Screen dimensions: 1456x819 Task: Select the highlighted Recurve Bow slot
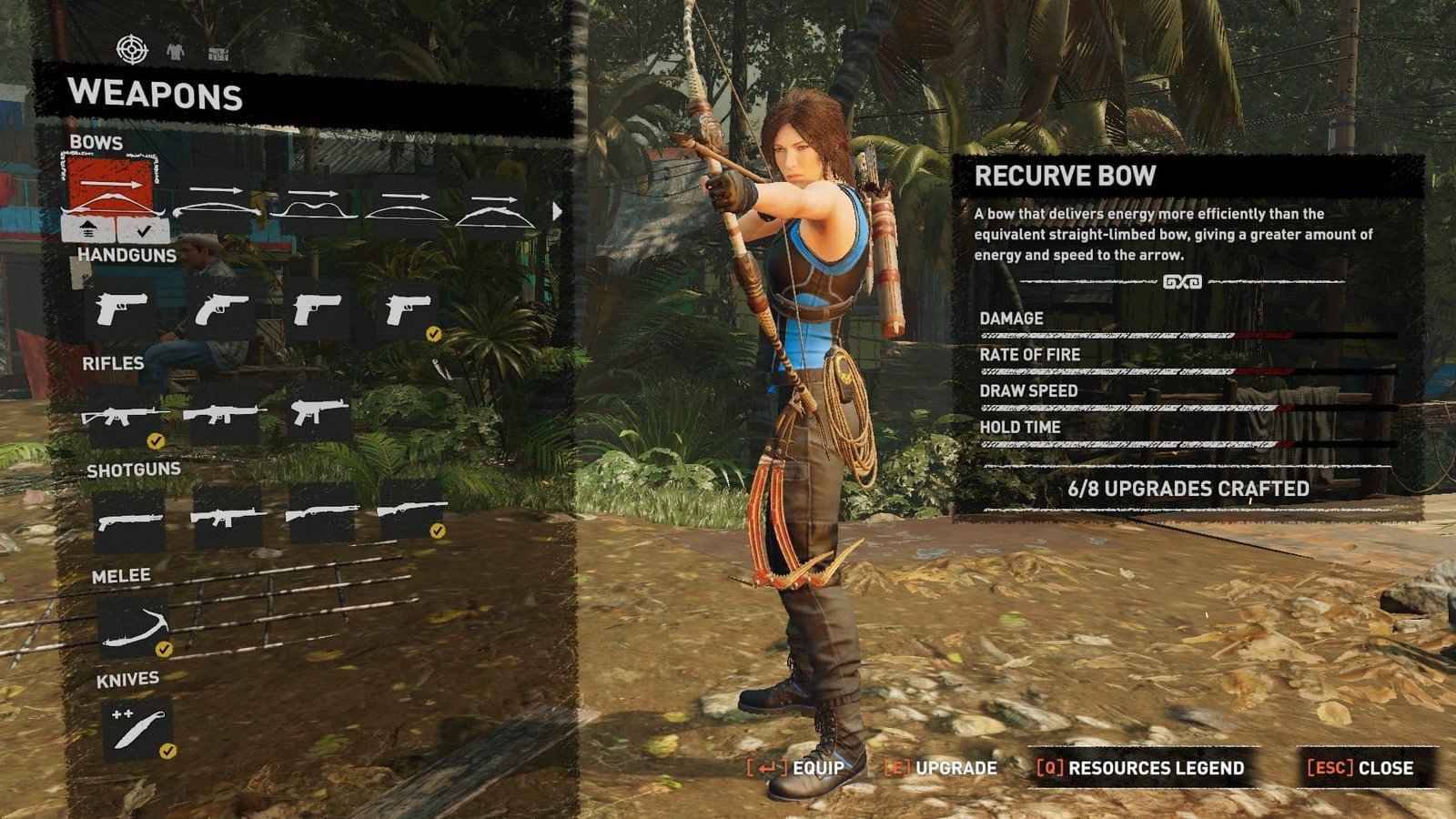coord(111,189)
